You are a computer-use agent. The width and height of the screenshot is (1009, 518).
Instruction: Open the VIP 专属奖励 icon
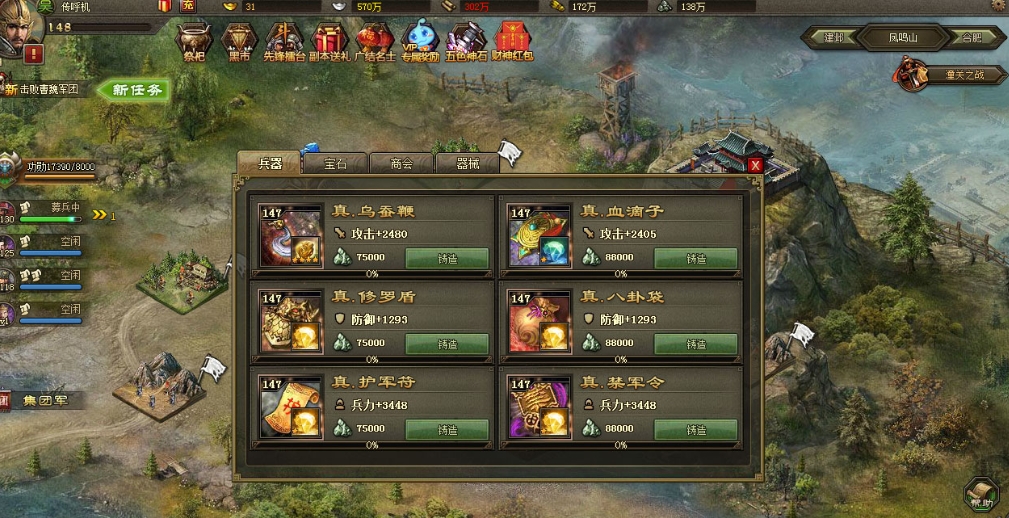(421, 43)
